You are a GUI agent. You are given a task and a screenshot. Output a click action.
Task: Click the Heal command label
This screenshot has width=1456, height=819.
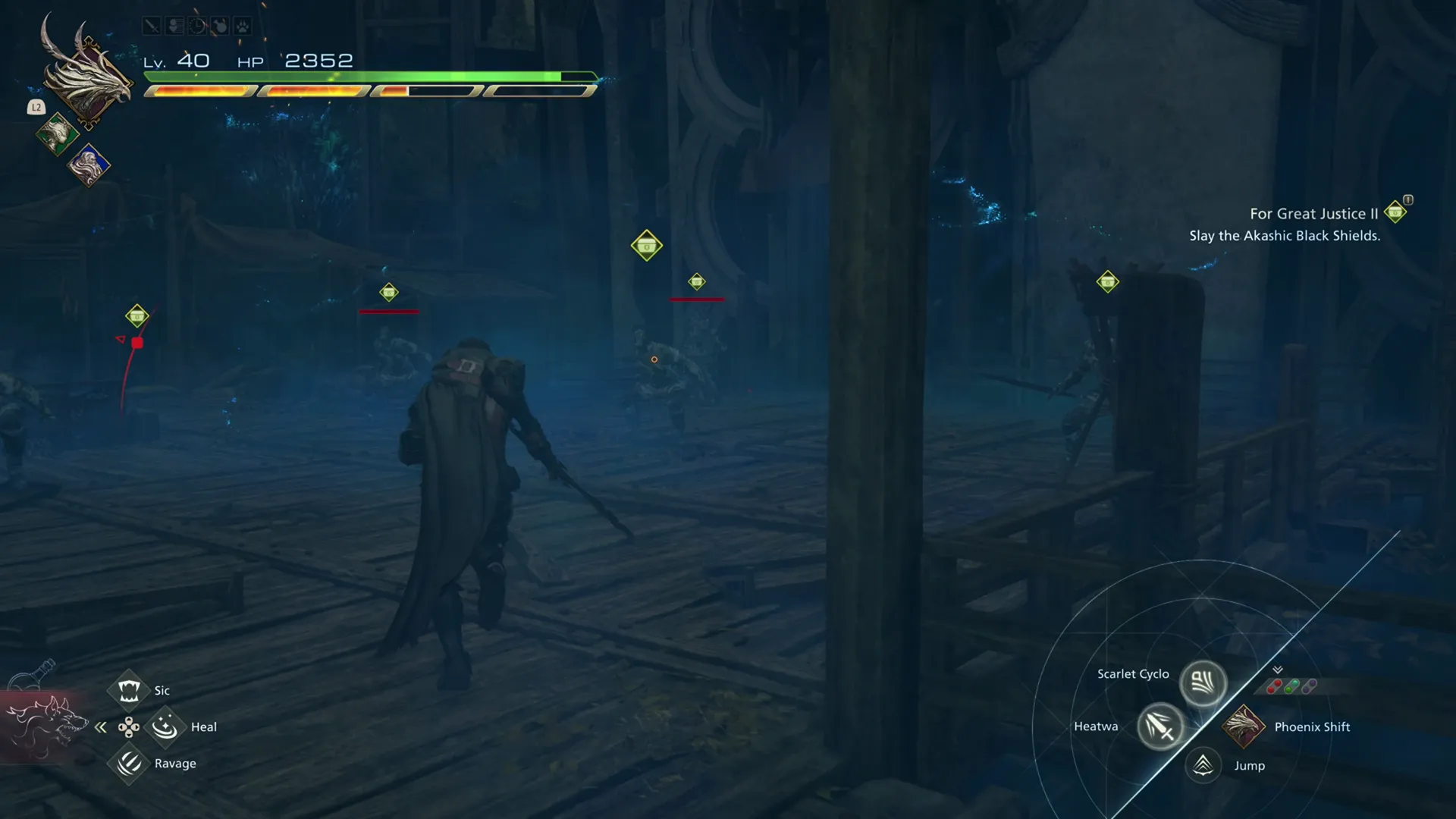[203, 726]
